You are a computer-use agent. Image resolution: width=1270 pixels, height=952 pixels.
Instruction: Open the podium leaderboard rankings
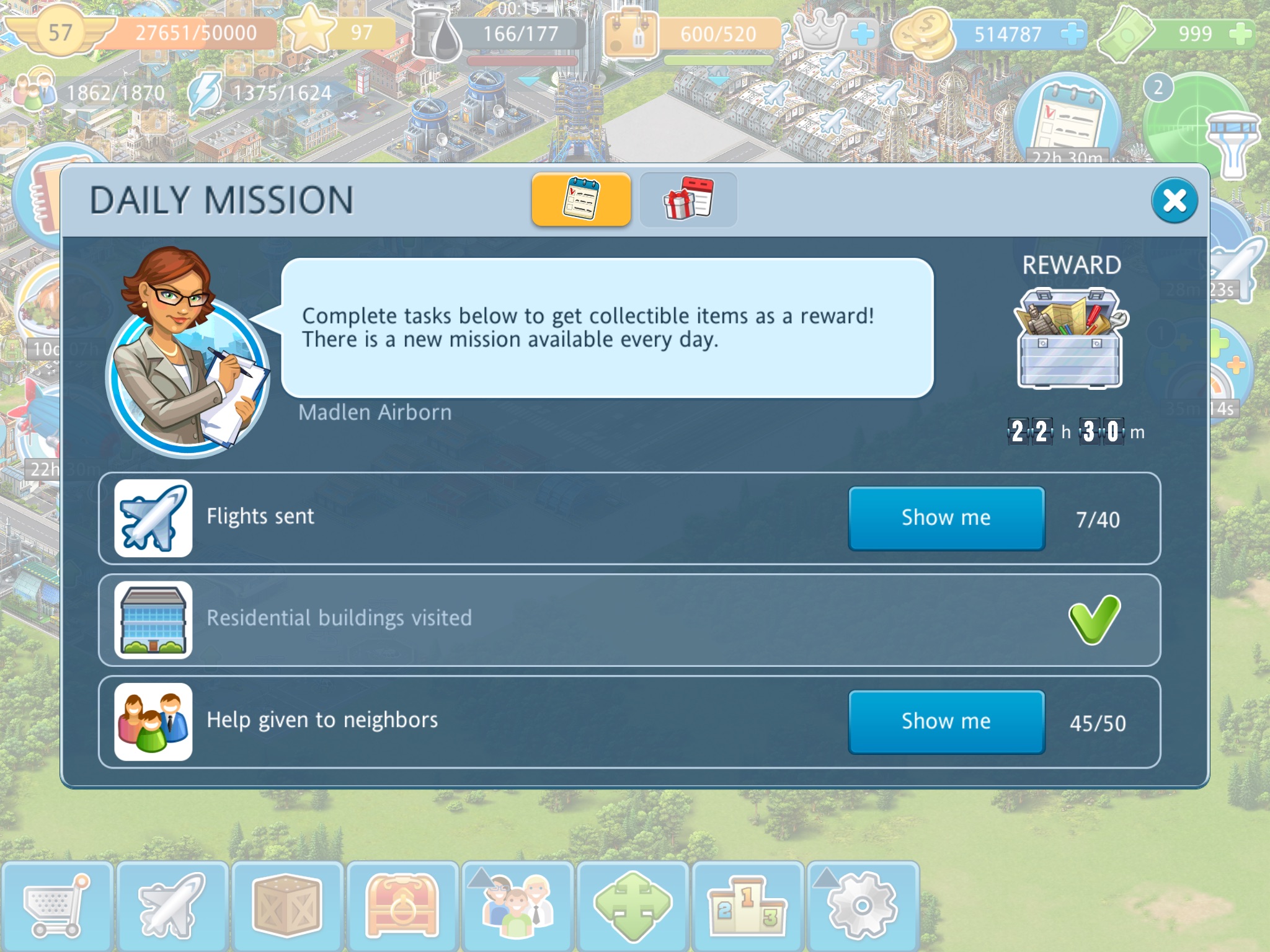[747, 906]
